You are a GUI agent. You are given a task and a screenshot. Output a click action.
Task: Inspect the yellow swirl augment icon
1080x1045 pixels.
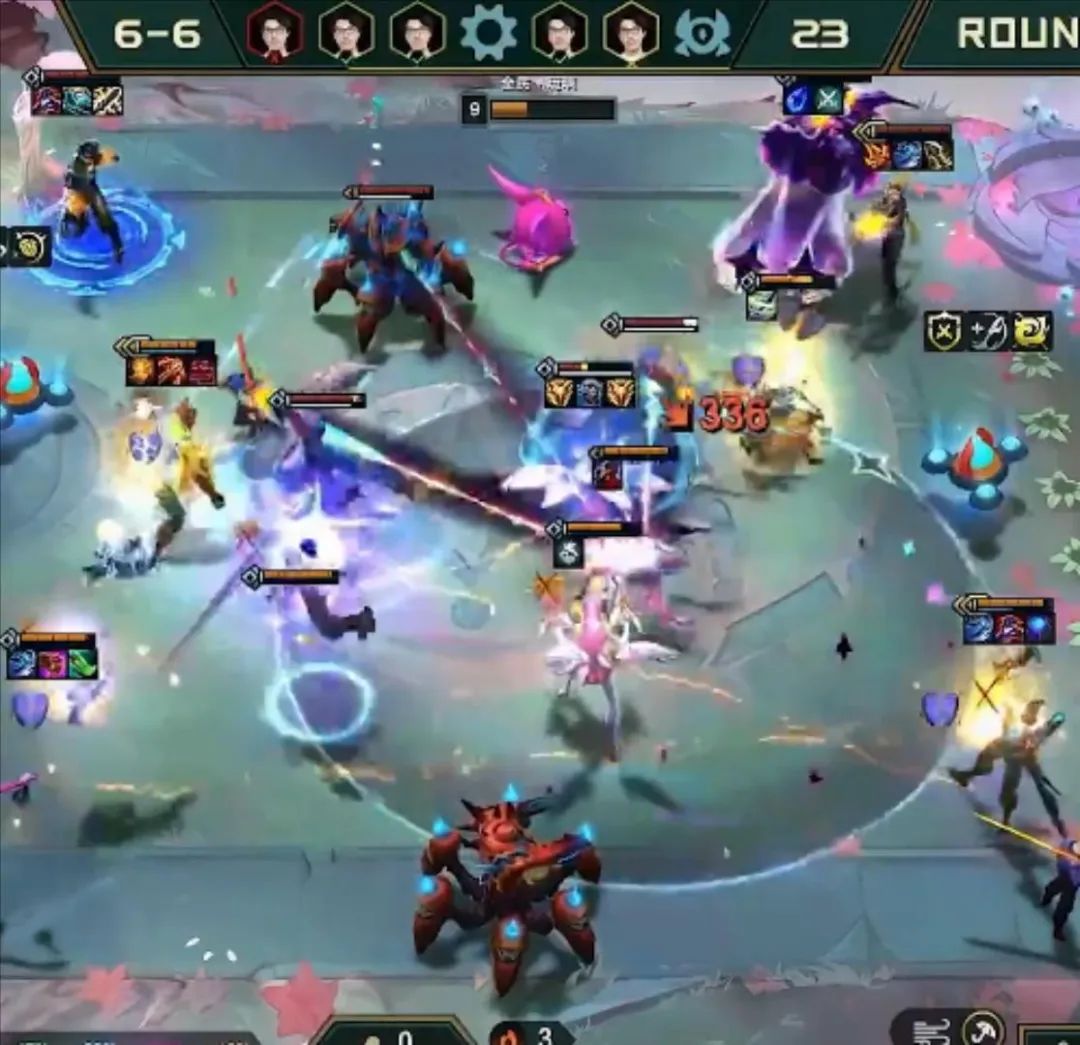click(x=1032, y=332)
